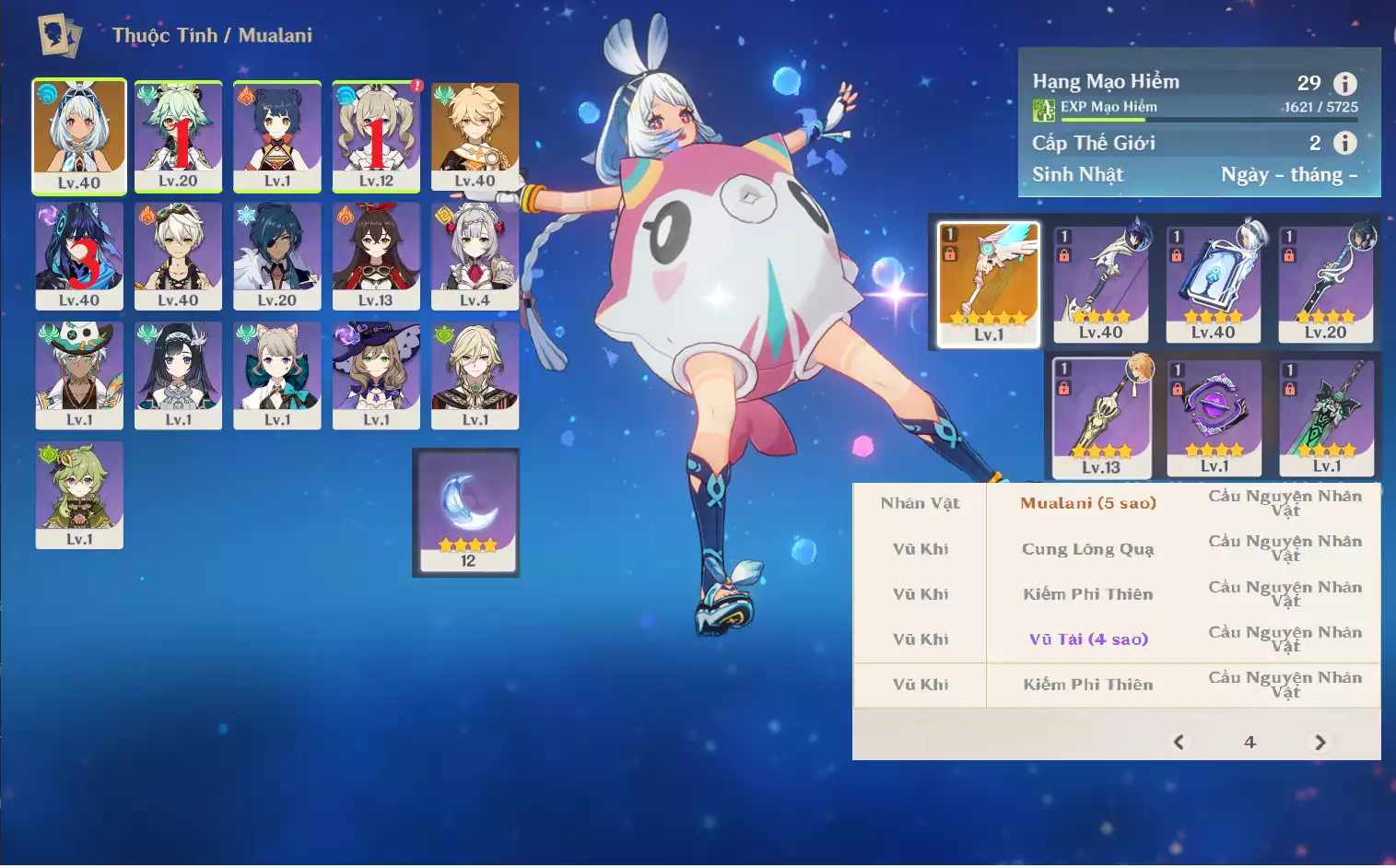This screenshot has height=868, width=1396.
Task: Select the Lv.20 Kaeya character card
Action: click(x=276, y=255)
